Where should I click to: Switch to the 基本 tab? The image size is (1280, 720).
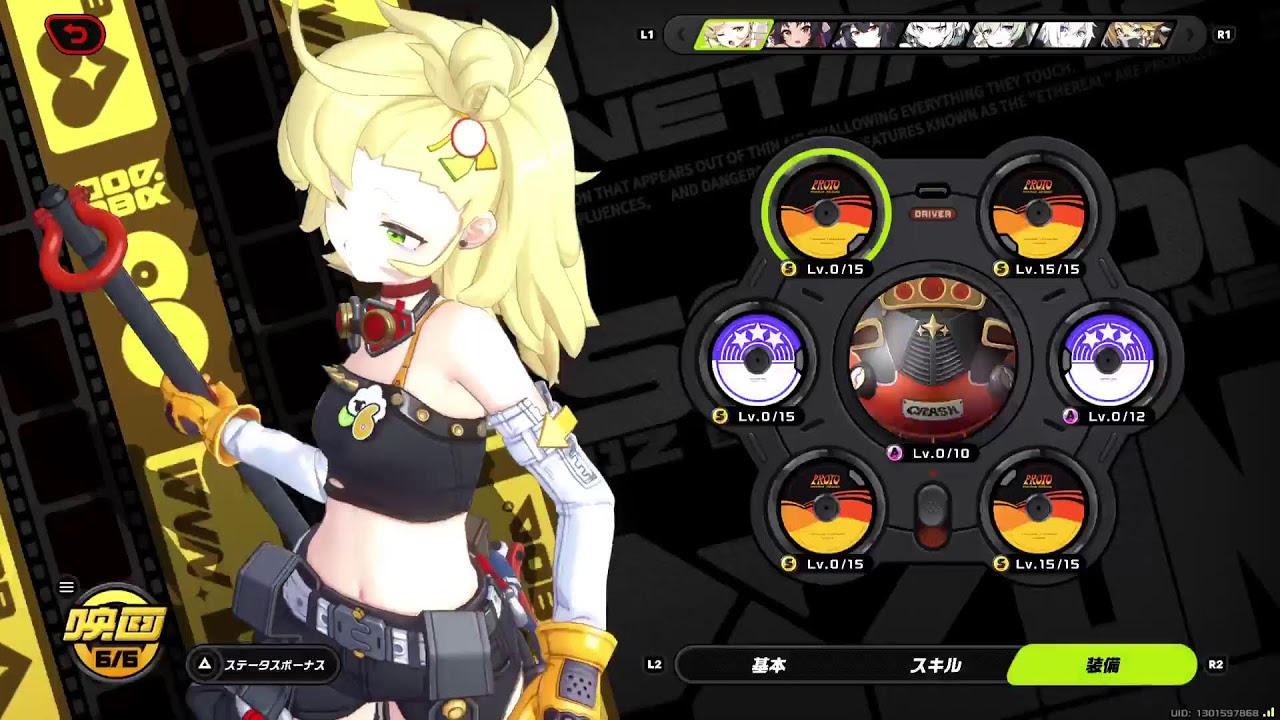768,665
